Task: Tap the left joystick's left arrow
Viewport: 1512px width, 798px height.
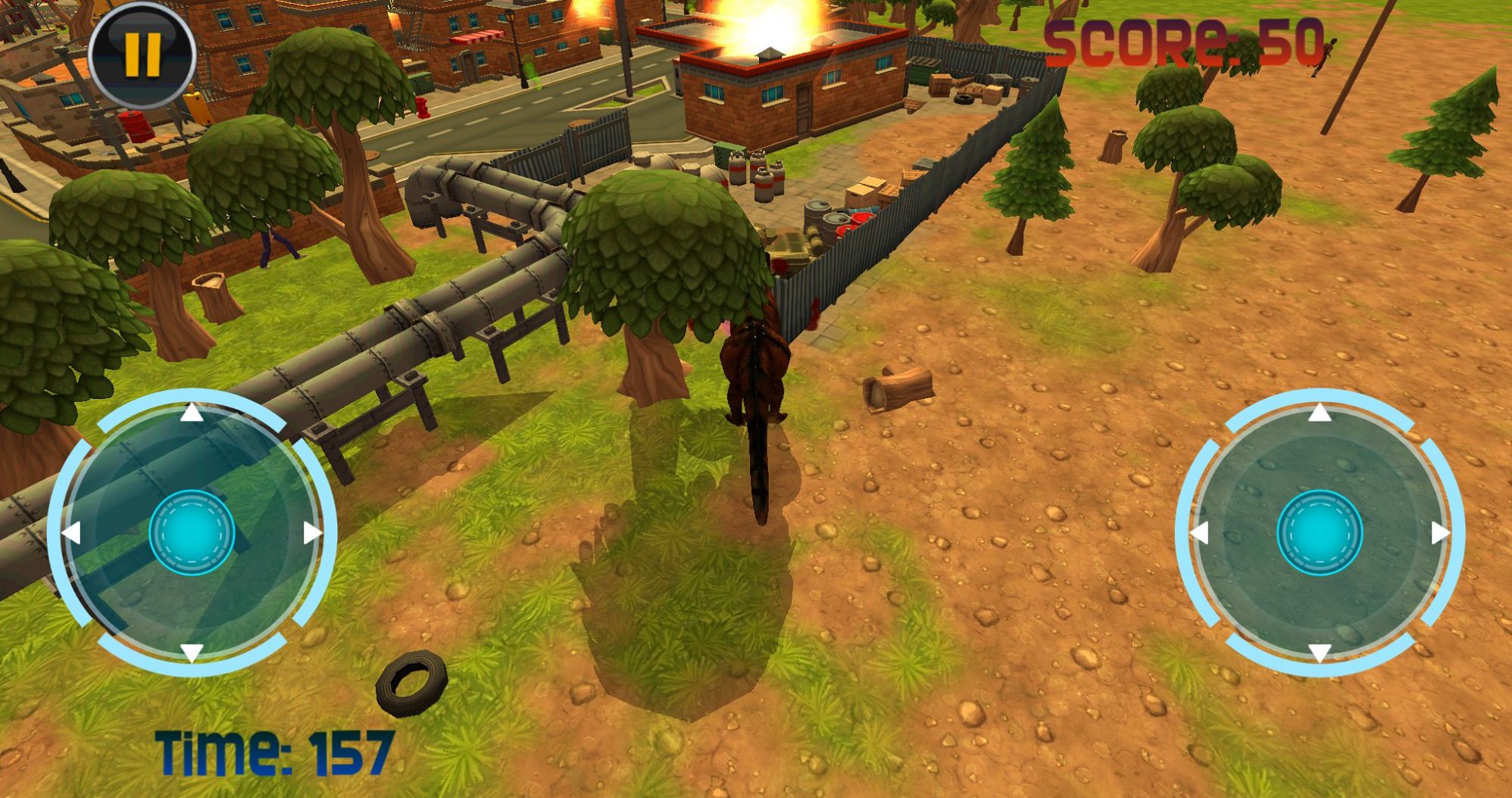Action: coord(71,533)
